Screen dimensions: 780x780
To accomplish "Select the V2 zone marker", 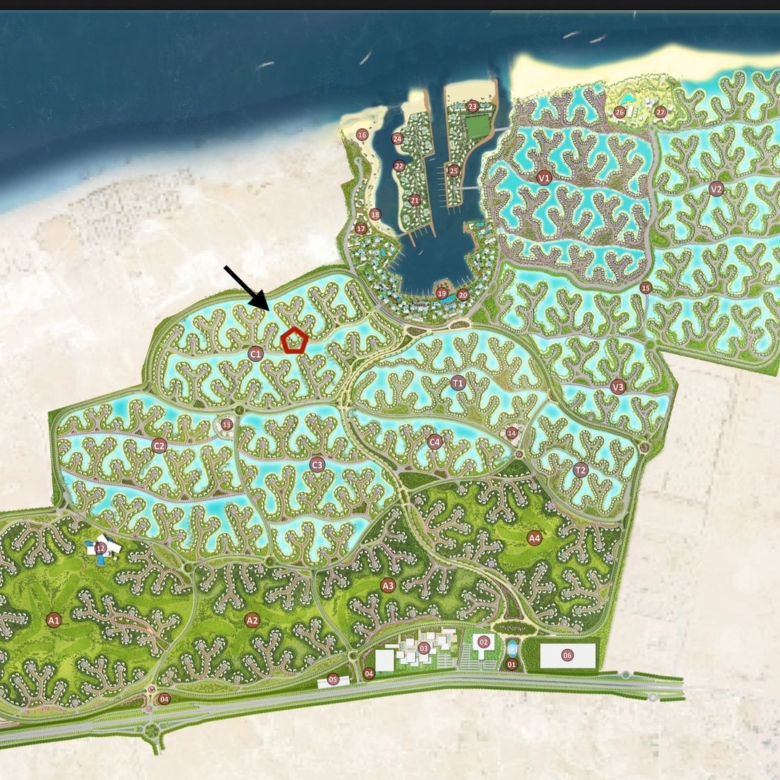I will (716, 188).
